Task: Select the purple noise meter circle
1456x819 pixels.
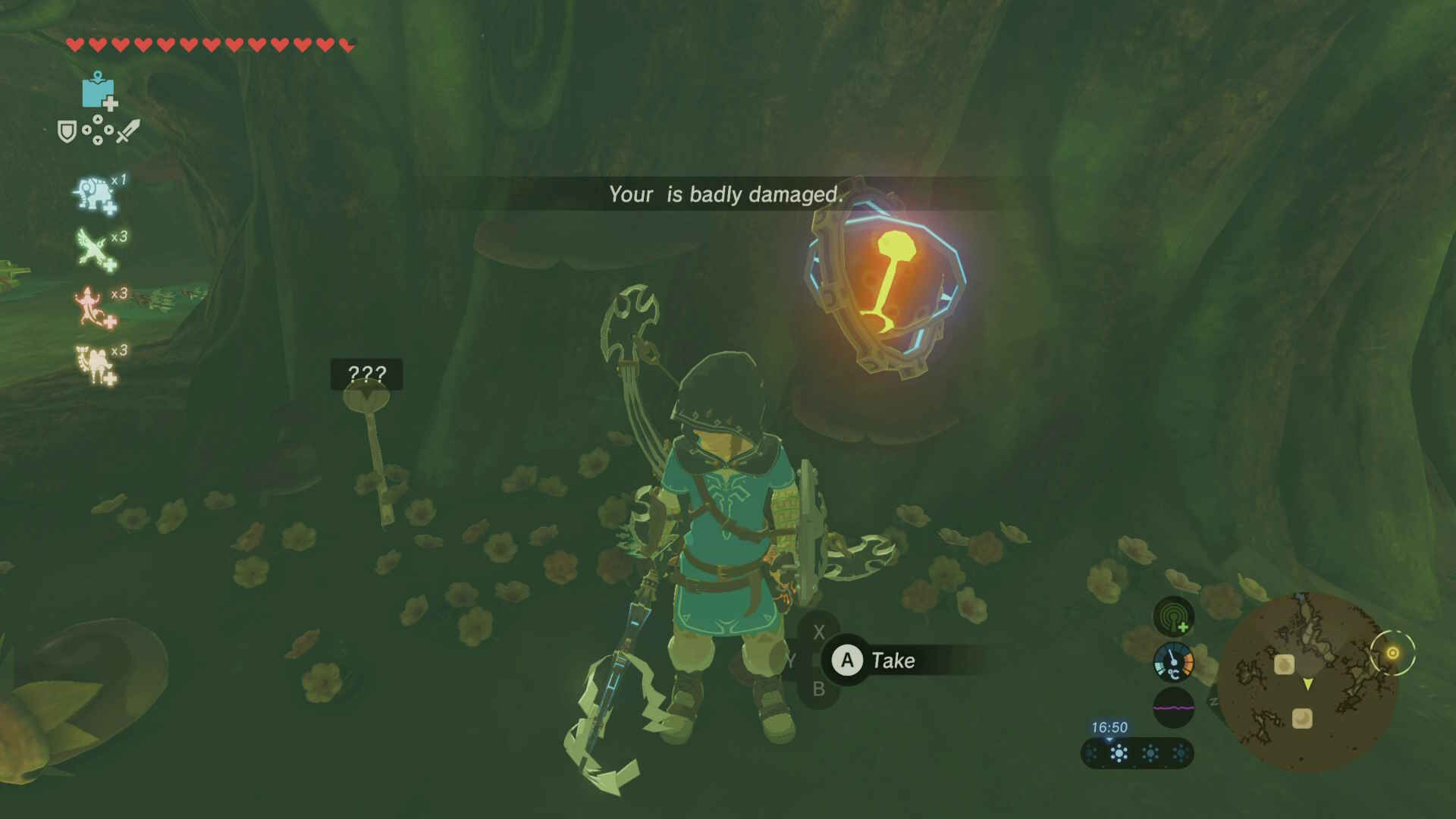Action: [x=1173, y=708]
